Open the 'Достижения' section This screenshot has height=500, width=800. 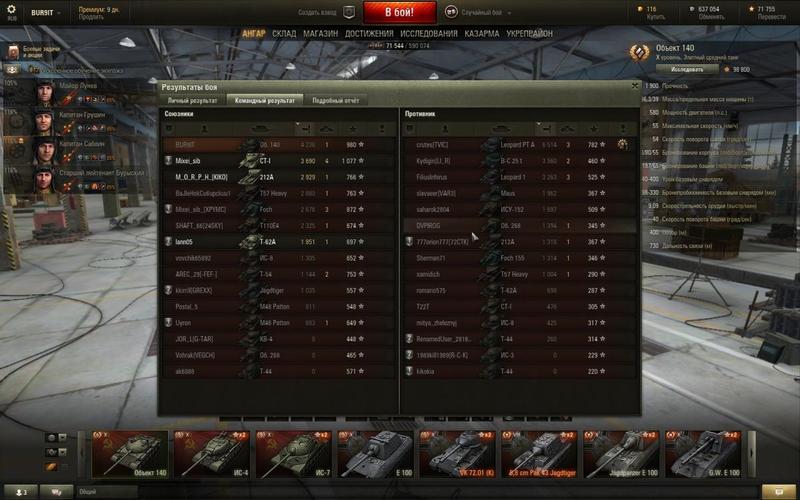[x=370, y=33]
